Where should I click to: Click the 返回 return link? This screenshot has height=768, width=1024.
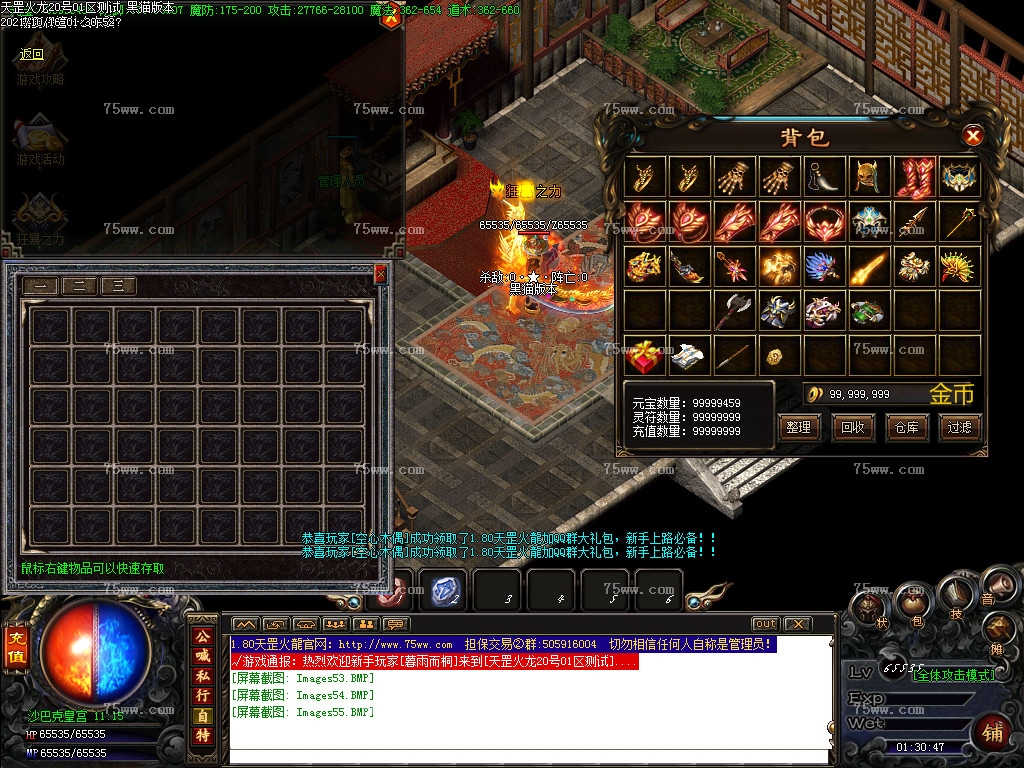(32, 54)
